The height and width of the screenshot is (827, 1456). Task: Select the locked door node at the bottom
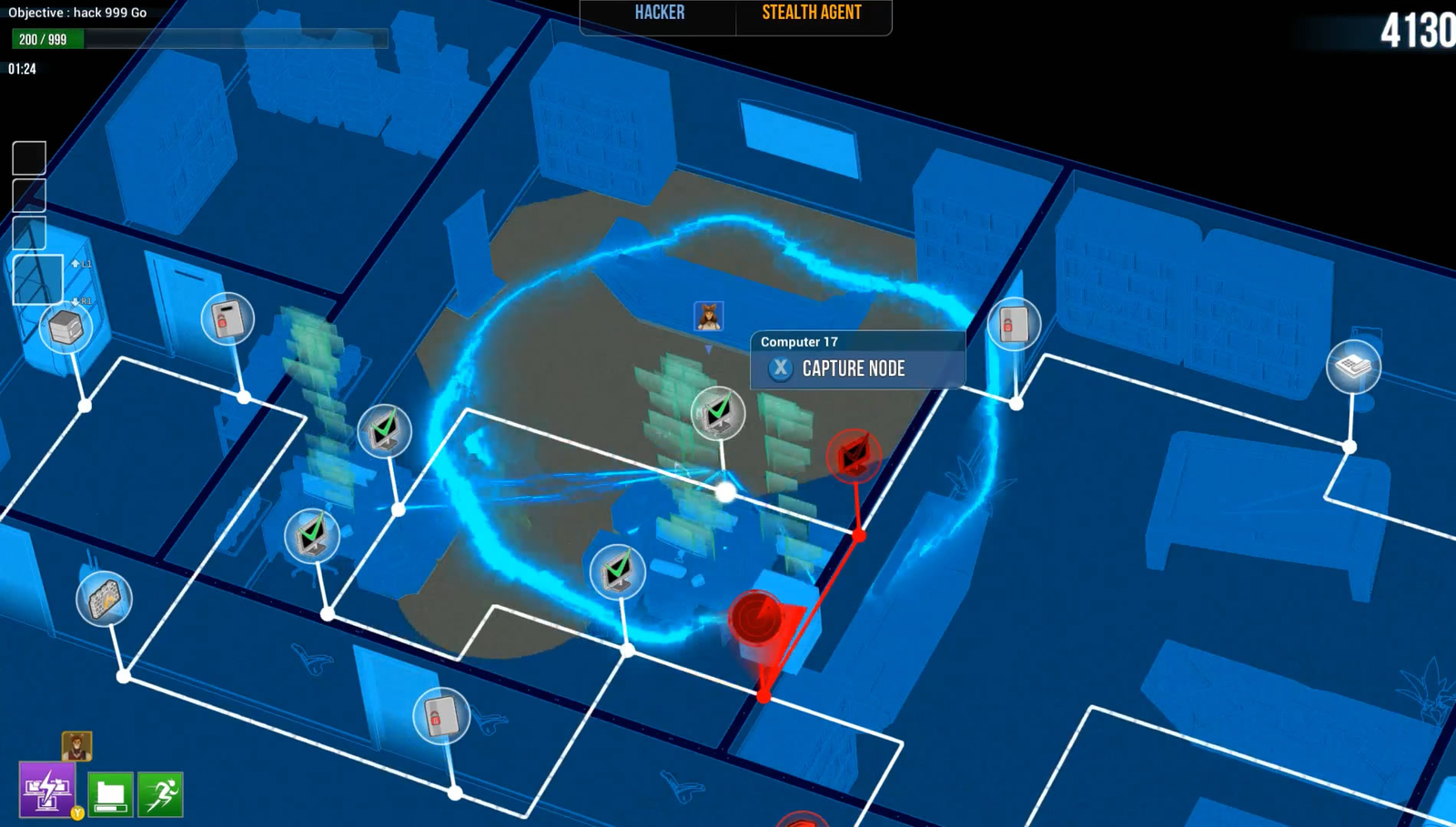(441, 716)
